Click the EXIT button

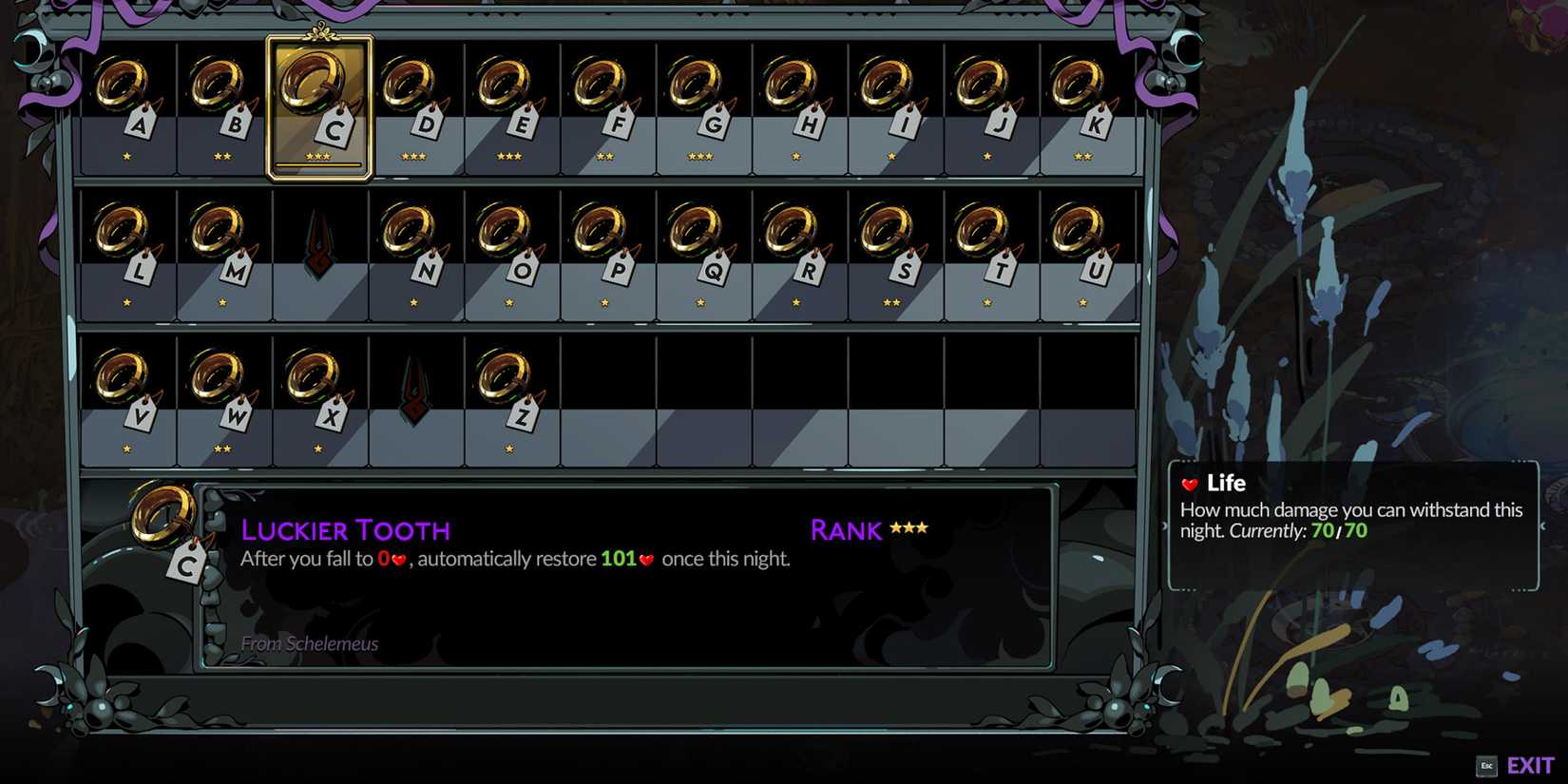(1528, 764)
